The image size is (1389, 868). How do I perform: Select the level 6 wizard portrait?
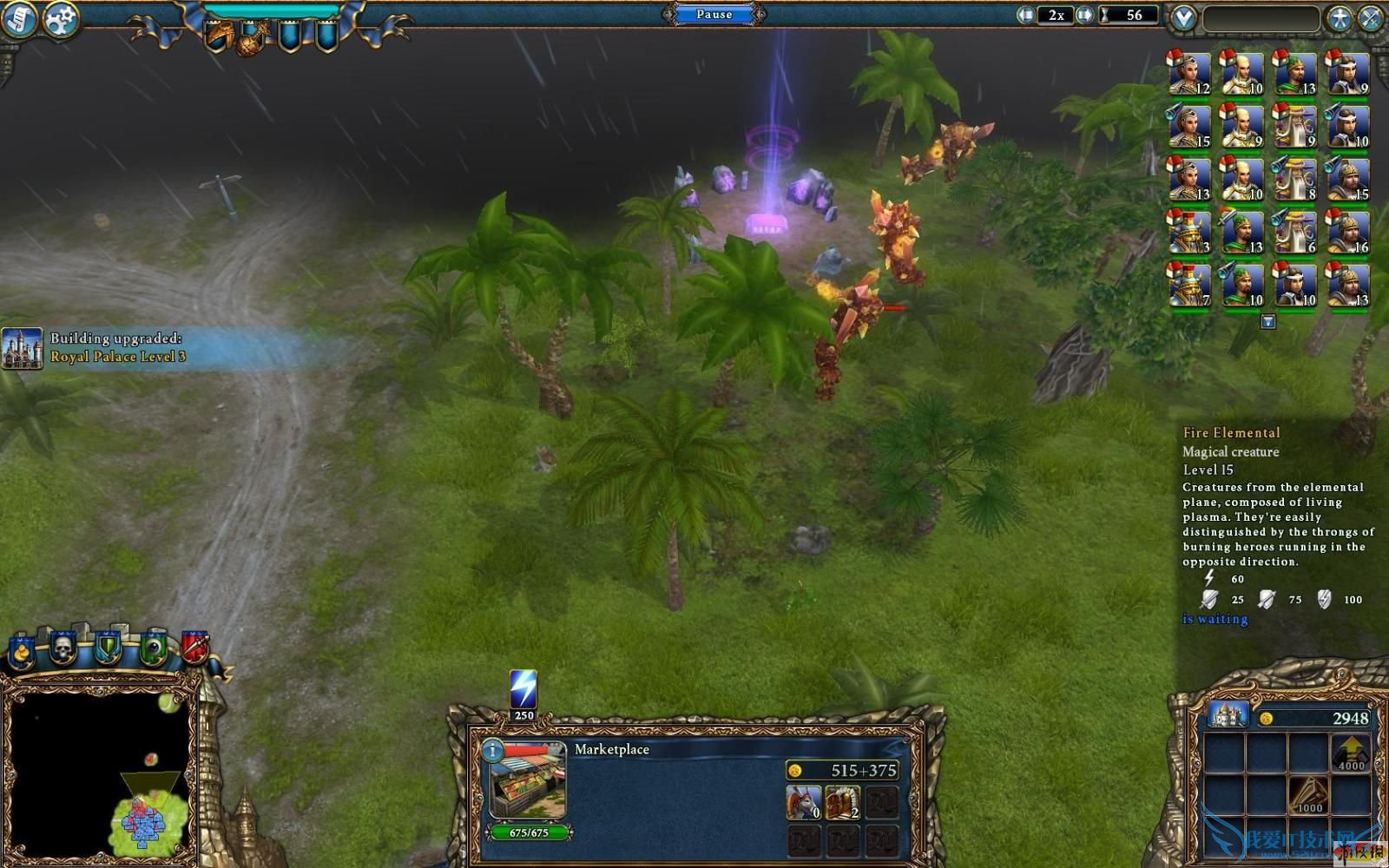1294,233
